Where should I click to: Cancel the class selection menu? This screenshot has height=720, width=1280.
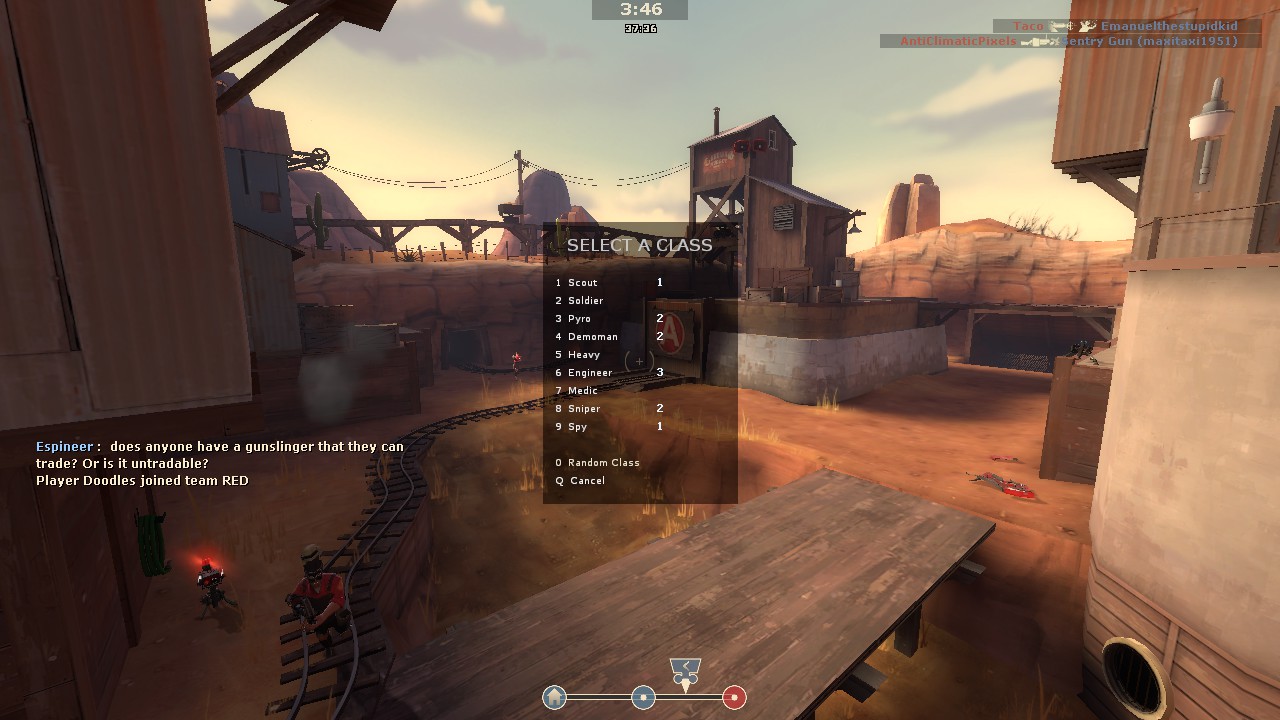587,481
